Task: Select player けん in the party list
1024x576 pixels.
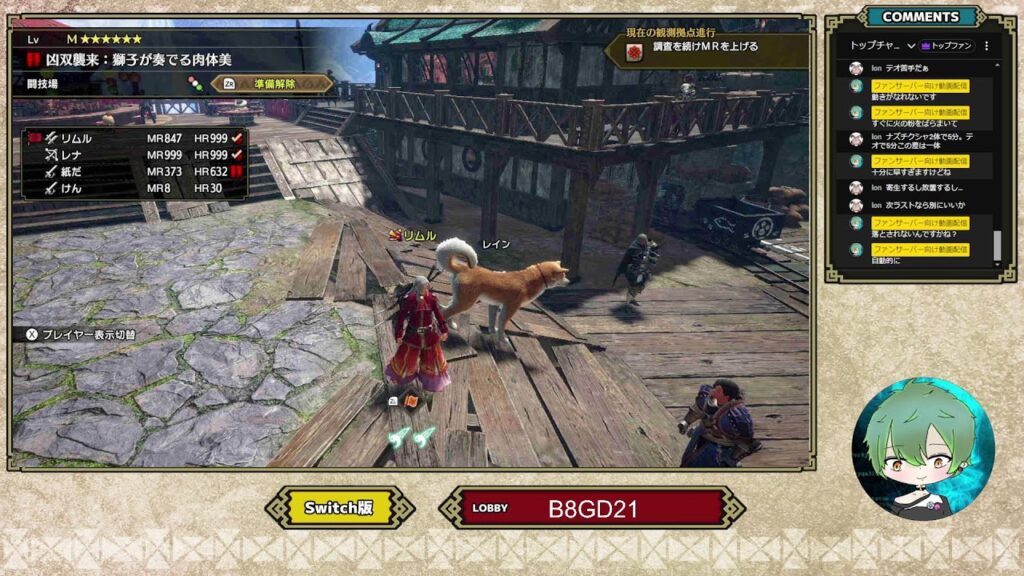Action: pyautogui.click(x=68, y=187)
